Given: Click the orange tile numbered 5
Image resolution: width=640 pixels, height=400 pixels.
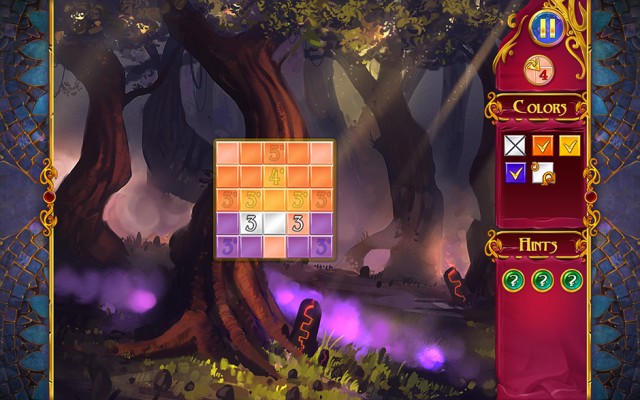Looking at the screenshot, I should click(x=275, y=153).
